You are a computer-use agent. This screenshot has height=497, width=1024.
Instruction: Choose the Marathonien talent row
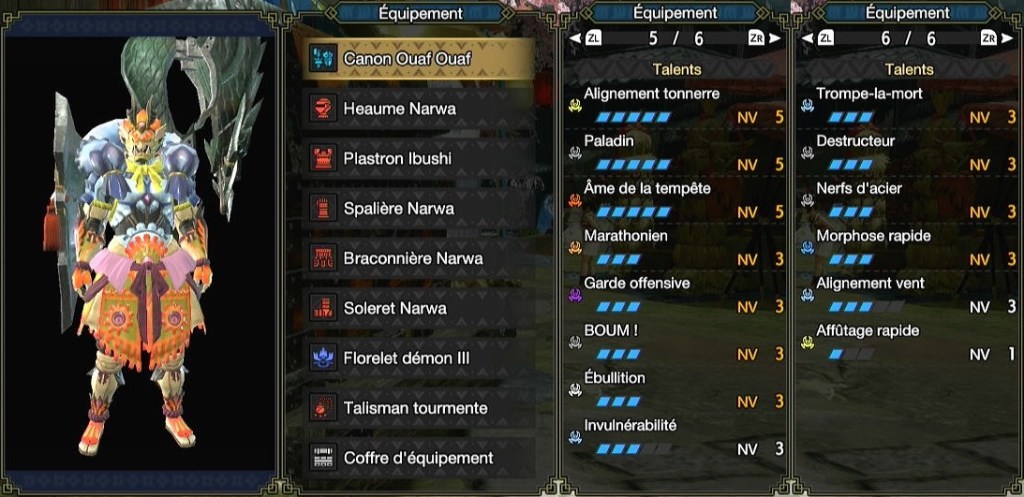[x=676, y=247]
